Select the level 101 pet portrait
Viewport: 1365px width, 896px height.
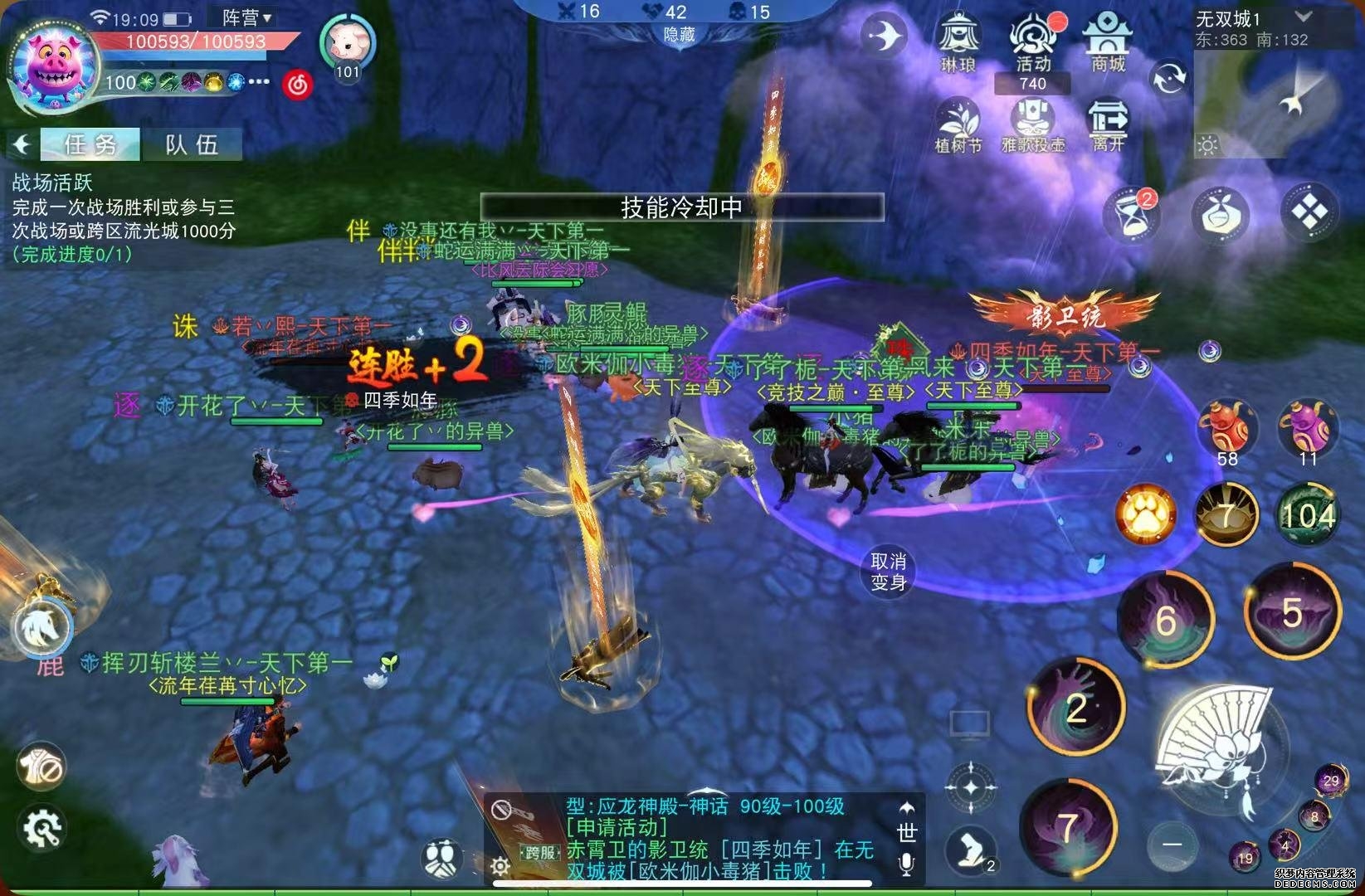tap(348, 43)
